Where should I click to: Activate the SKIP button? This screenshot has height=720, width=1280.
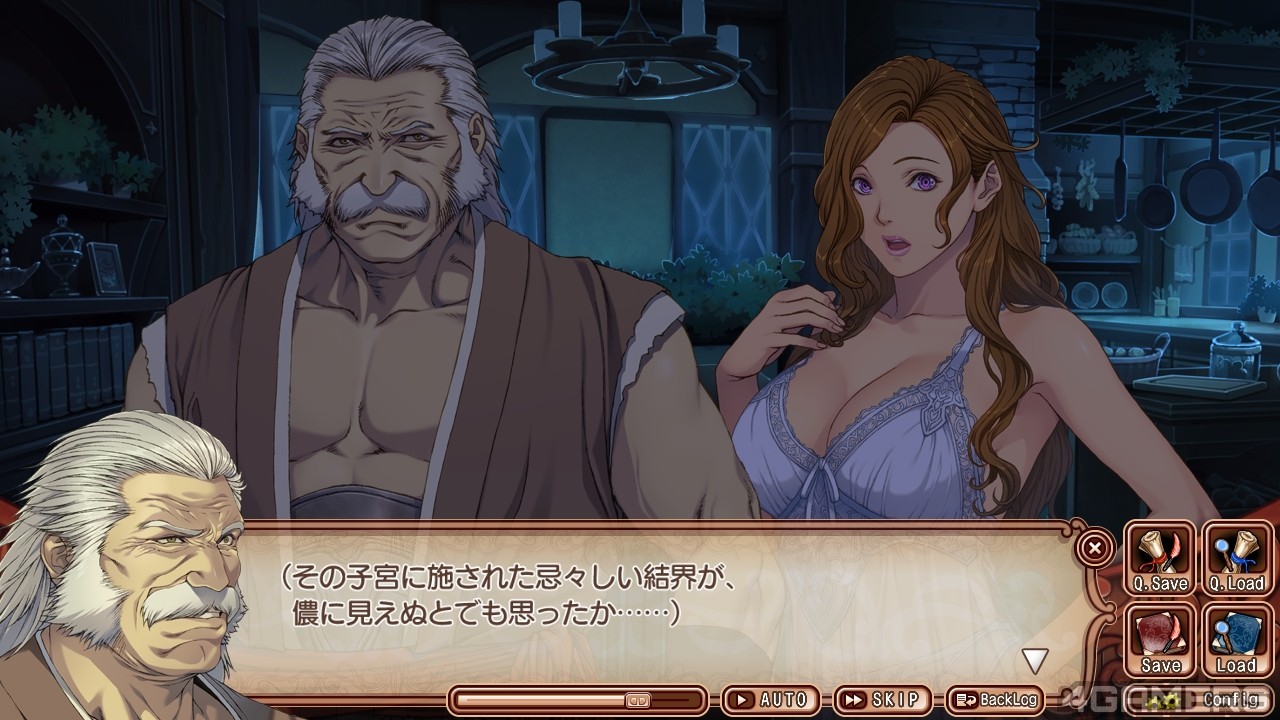pos(882,700)
